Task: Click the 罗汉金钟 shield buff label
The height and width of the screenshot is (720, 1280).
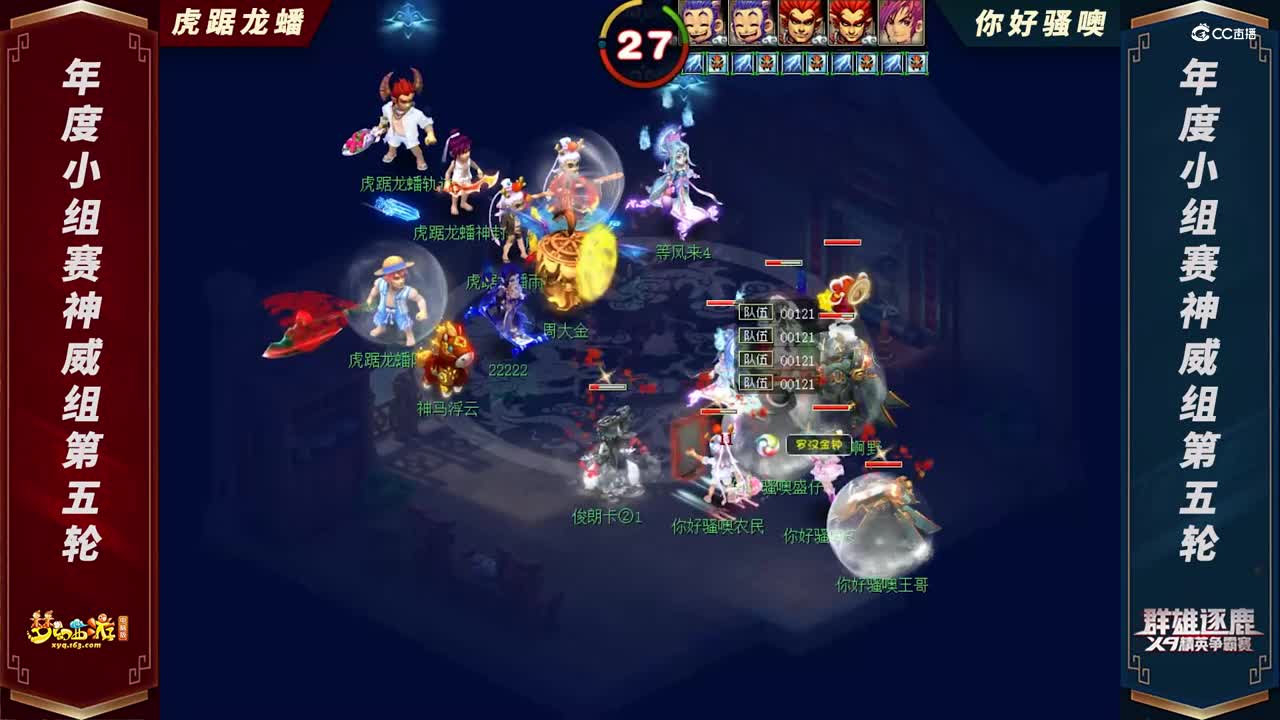Action: 817,442
